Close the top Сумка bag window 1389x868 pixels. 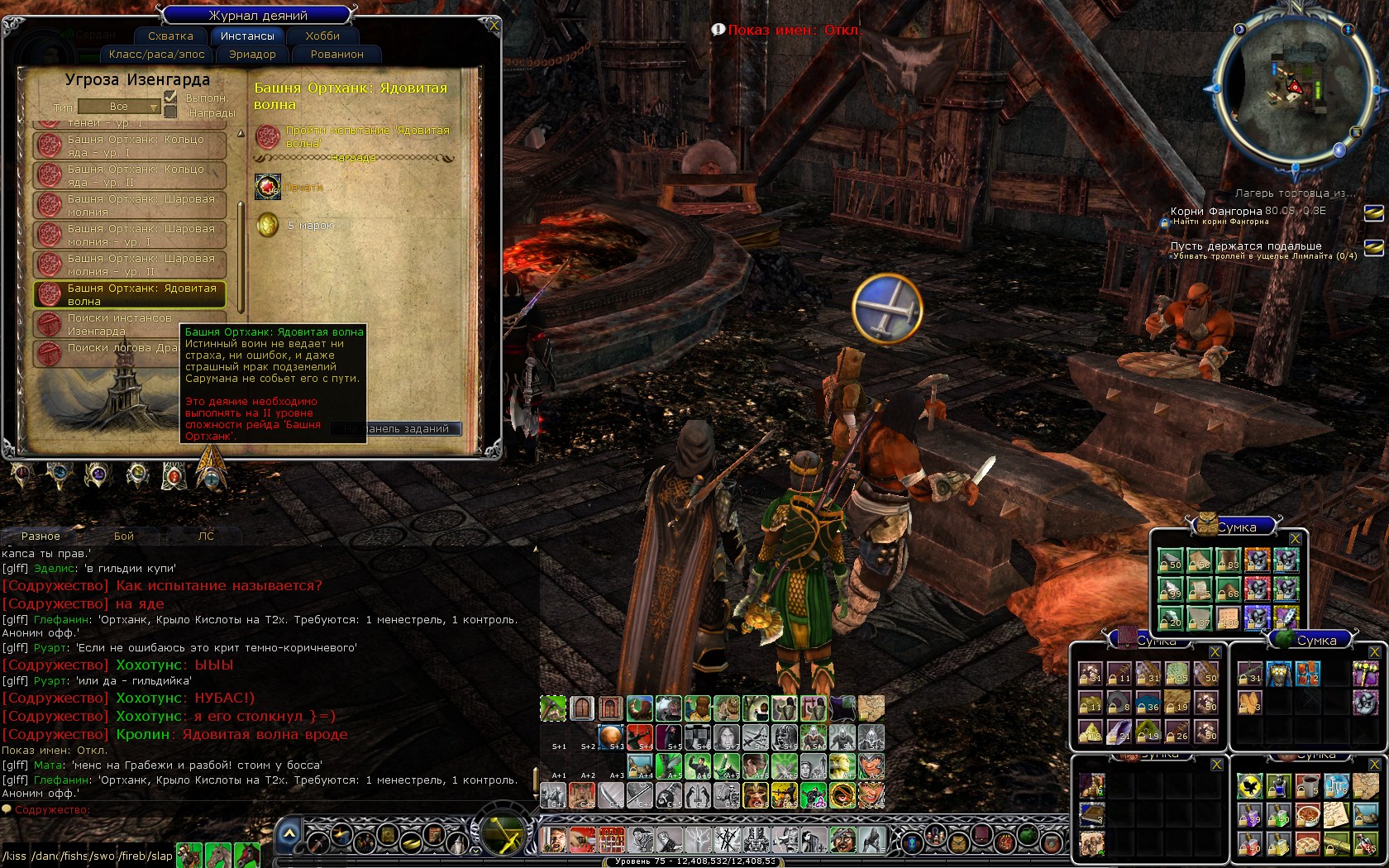coord(1295,539)
